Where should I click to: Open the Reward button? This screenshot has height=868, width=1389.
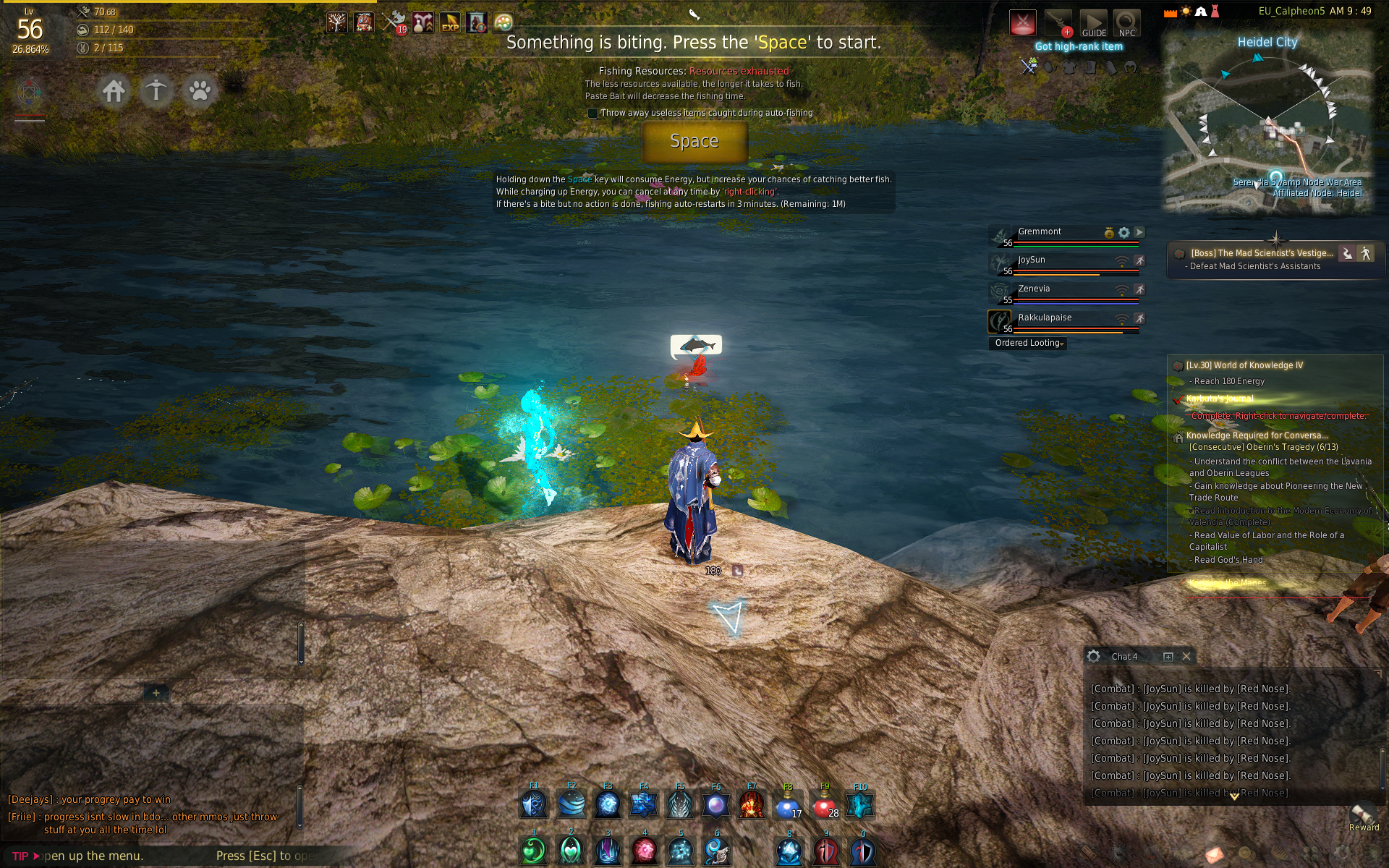point(1363,817)
